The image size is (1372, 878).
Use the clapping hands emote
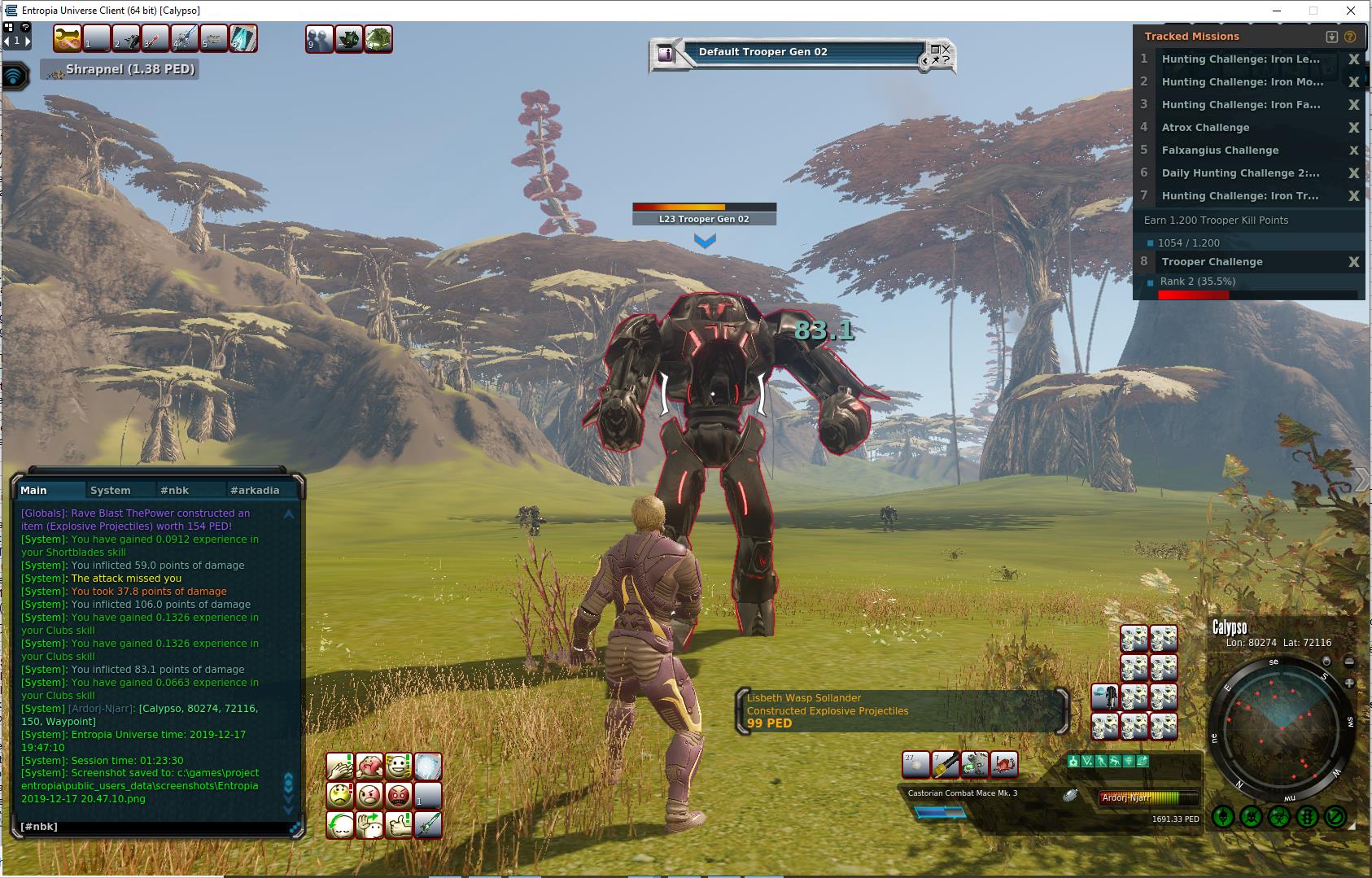(x=339, y=767)
